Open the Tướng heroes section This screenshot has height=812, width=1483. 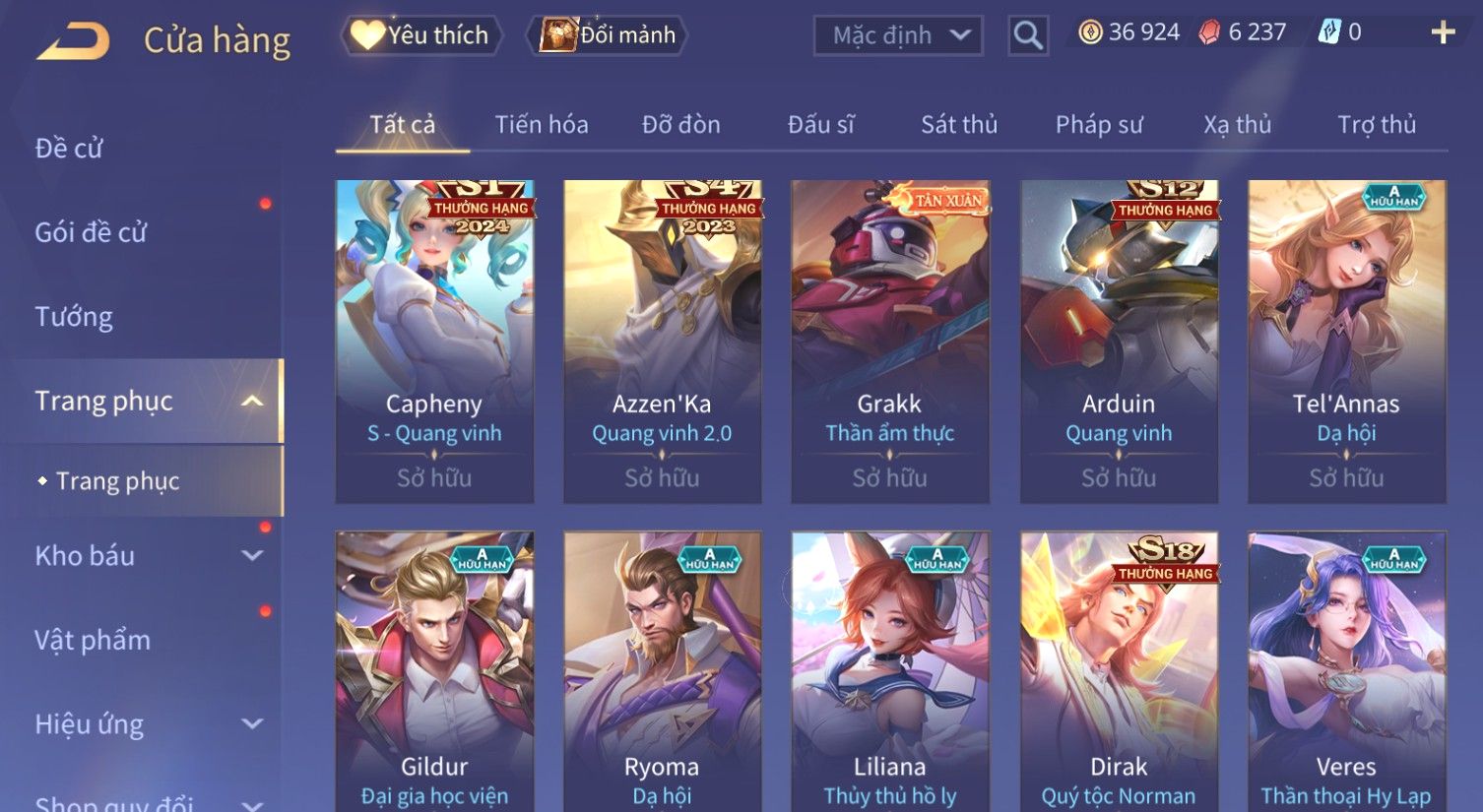tap(74, 317)
